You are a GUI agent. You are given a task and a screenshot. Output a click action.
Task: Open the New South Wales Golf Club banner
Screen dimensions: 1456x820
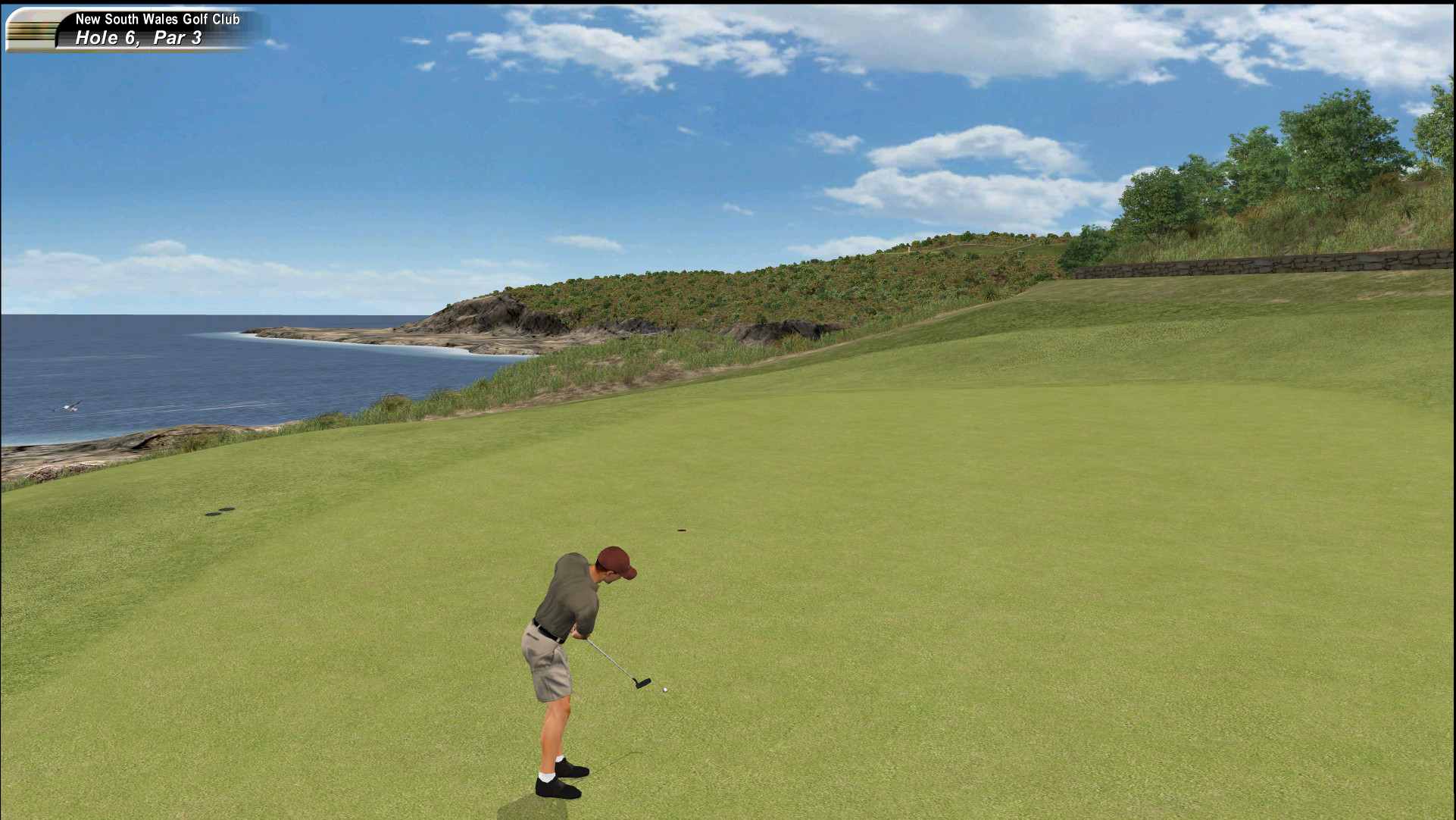(159, 19)
